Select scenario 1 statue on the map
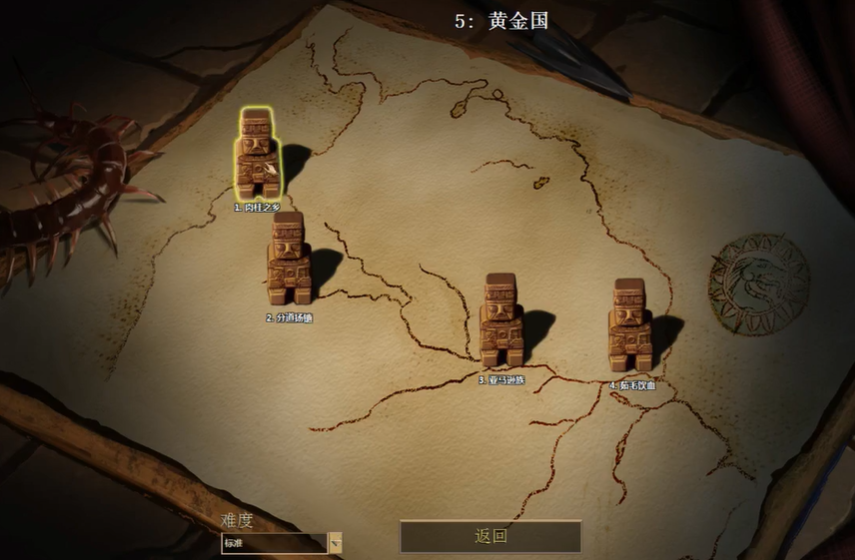855x560 pixels. coord(257,153)
